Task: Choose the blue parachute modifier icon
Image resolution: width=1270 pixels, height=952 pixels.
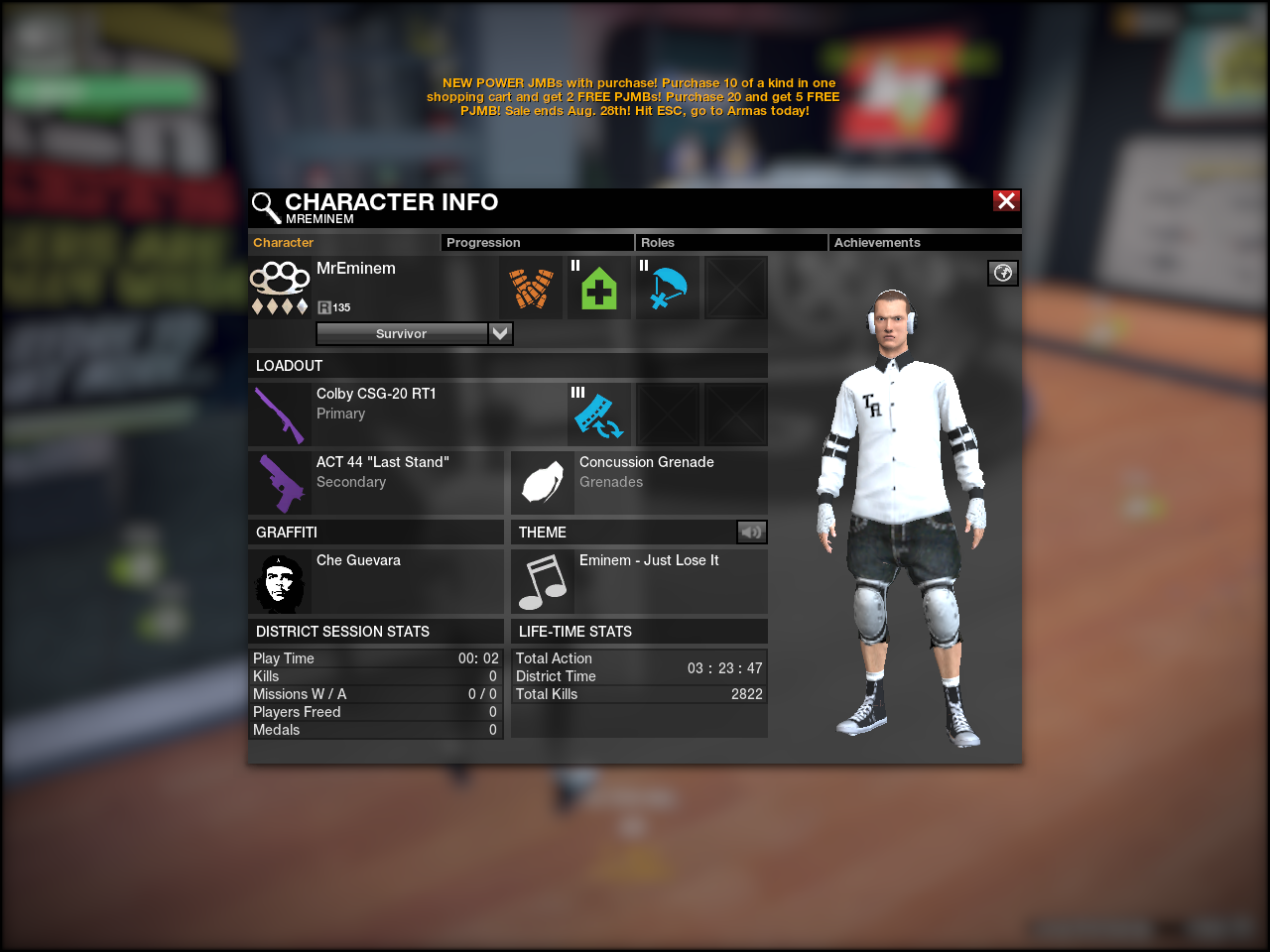Action: [668, 289]
